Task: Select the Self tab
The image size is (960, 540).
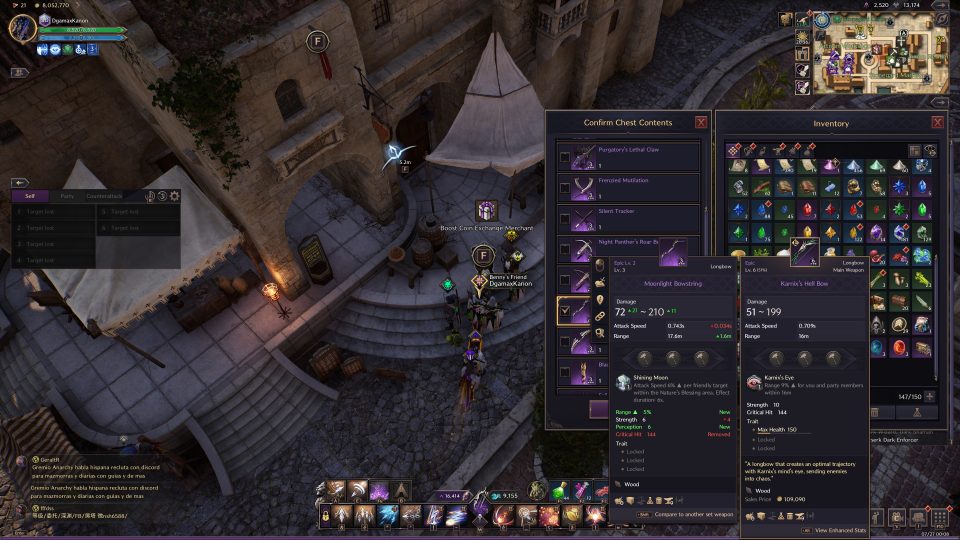Action: pos(30,196)
